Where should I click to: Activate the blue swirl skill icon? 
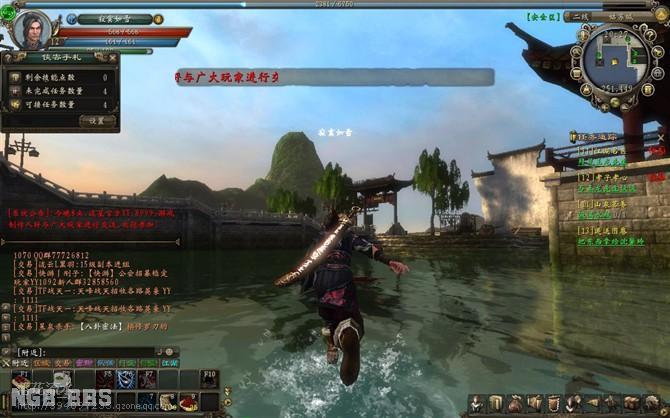[124, 379]
